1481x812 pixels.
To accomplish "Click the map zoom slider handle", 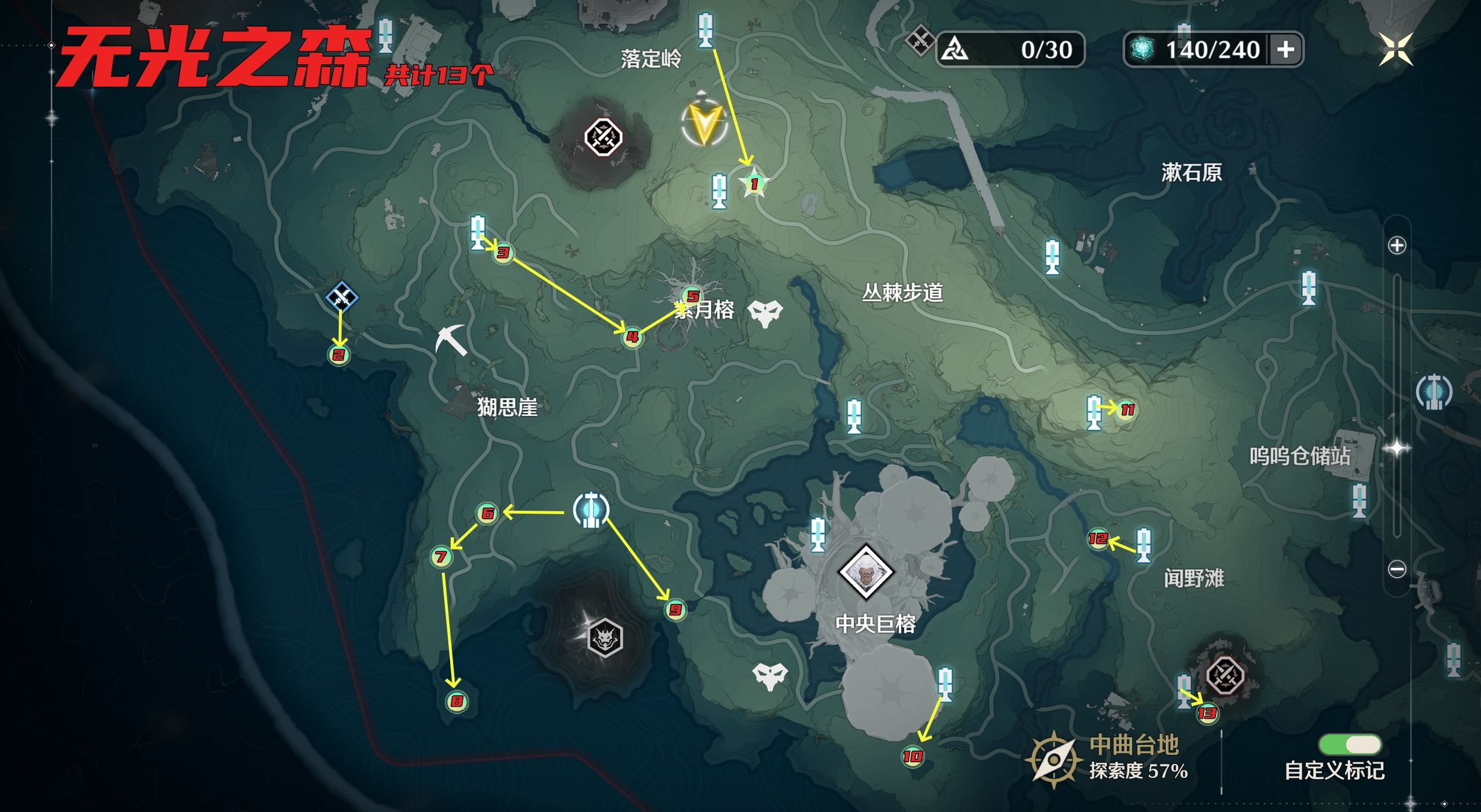I will 1397,448.
